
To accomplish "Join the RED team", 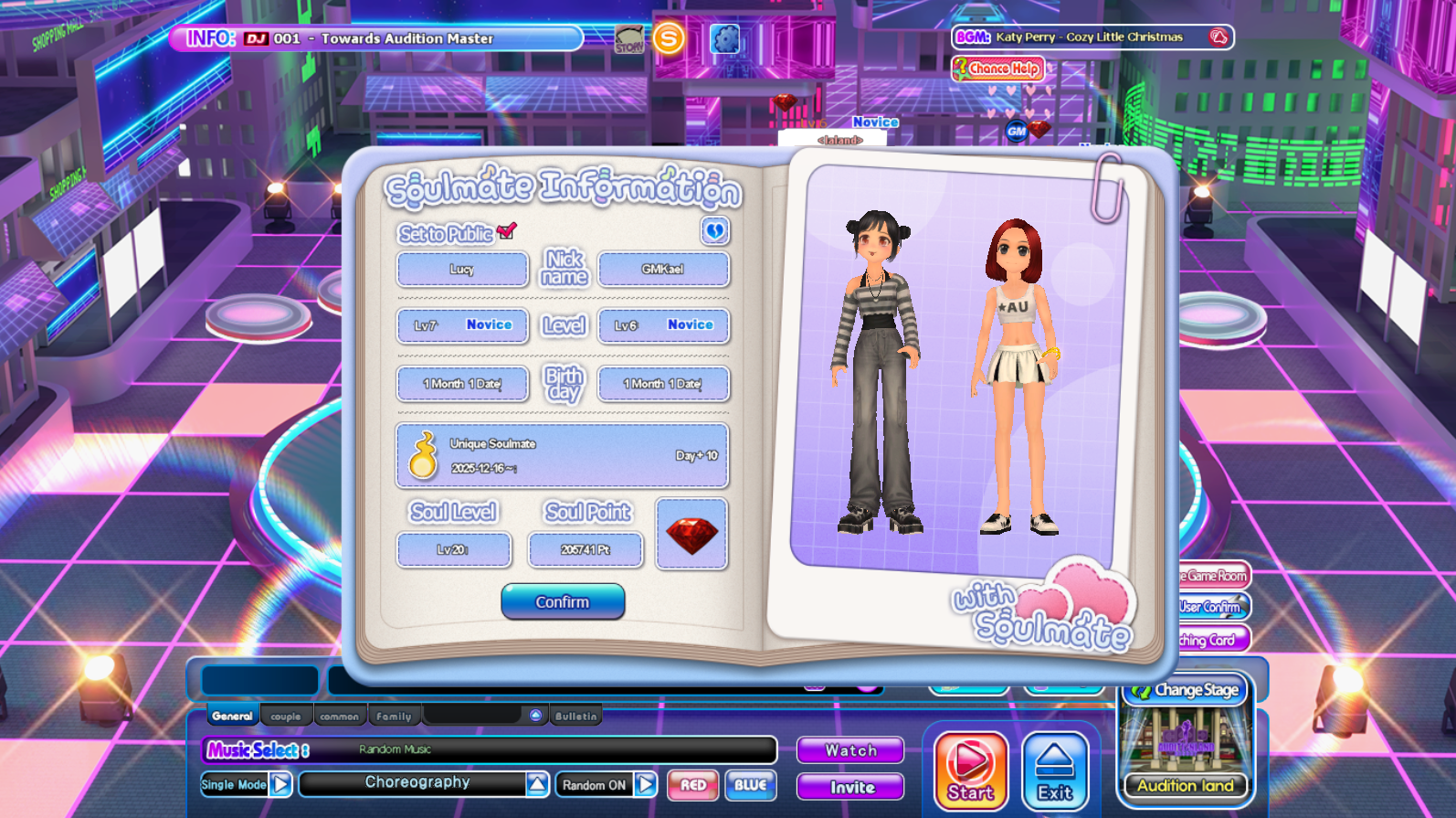I will pos(693,785).
